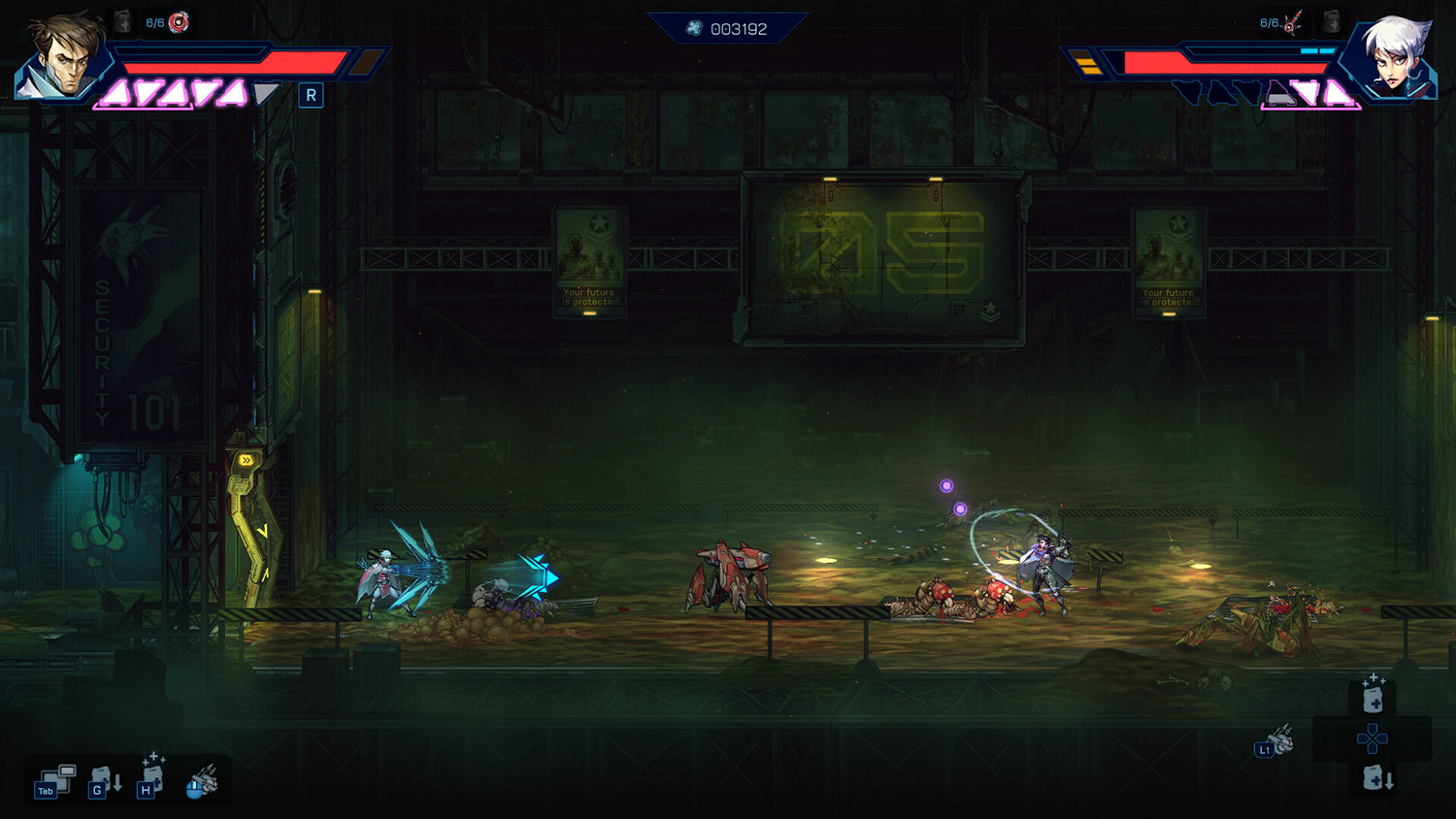Click the down-arrow medkit below the D-pad
The height and width of the screenshot is (819, 1456).
coord(1373,776)
